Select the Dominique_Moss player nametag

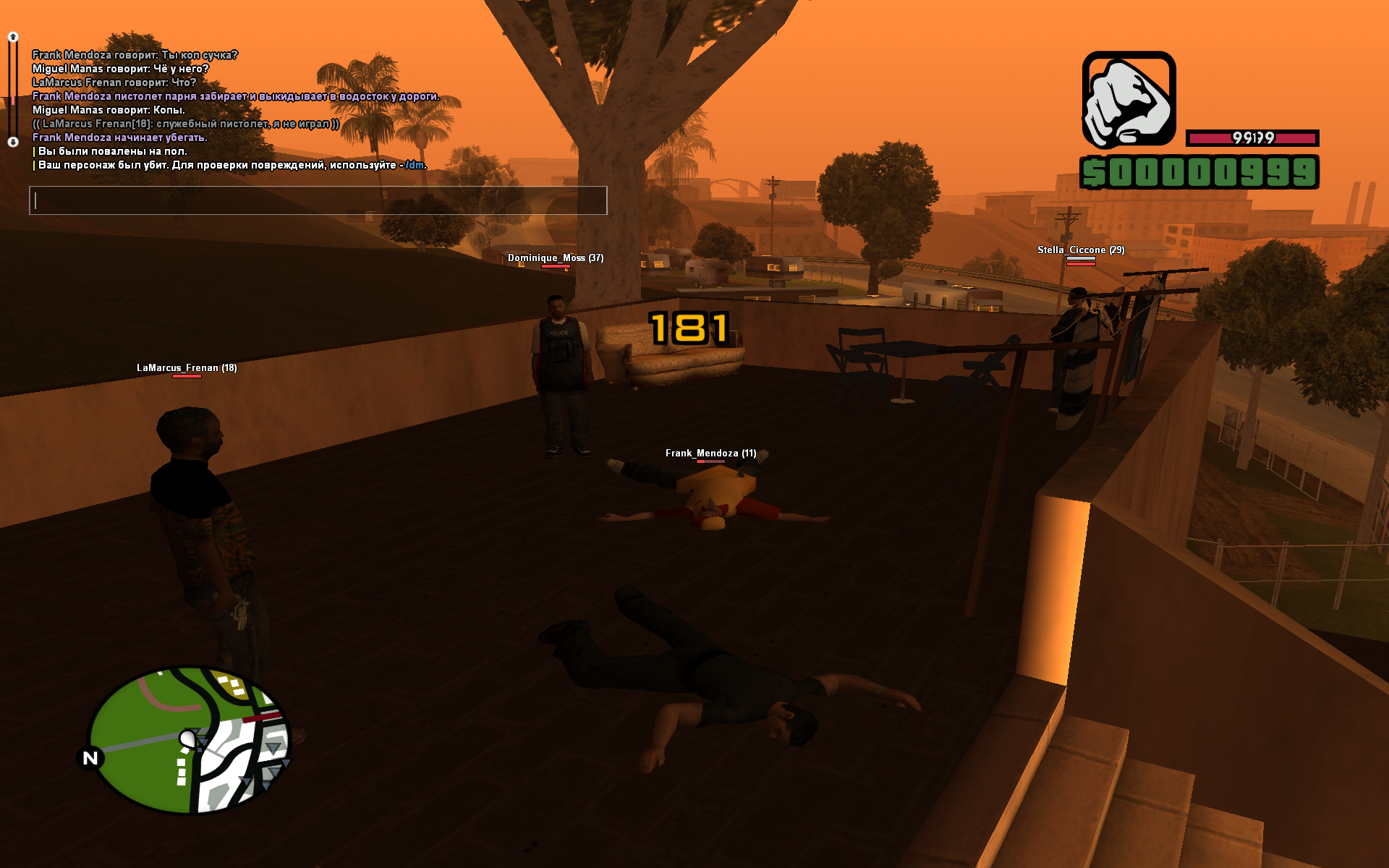(555, 258)
